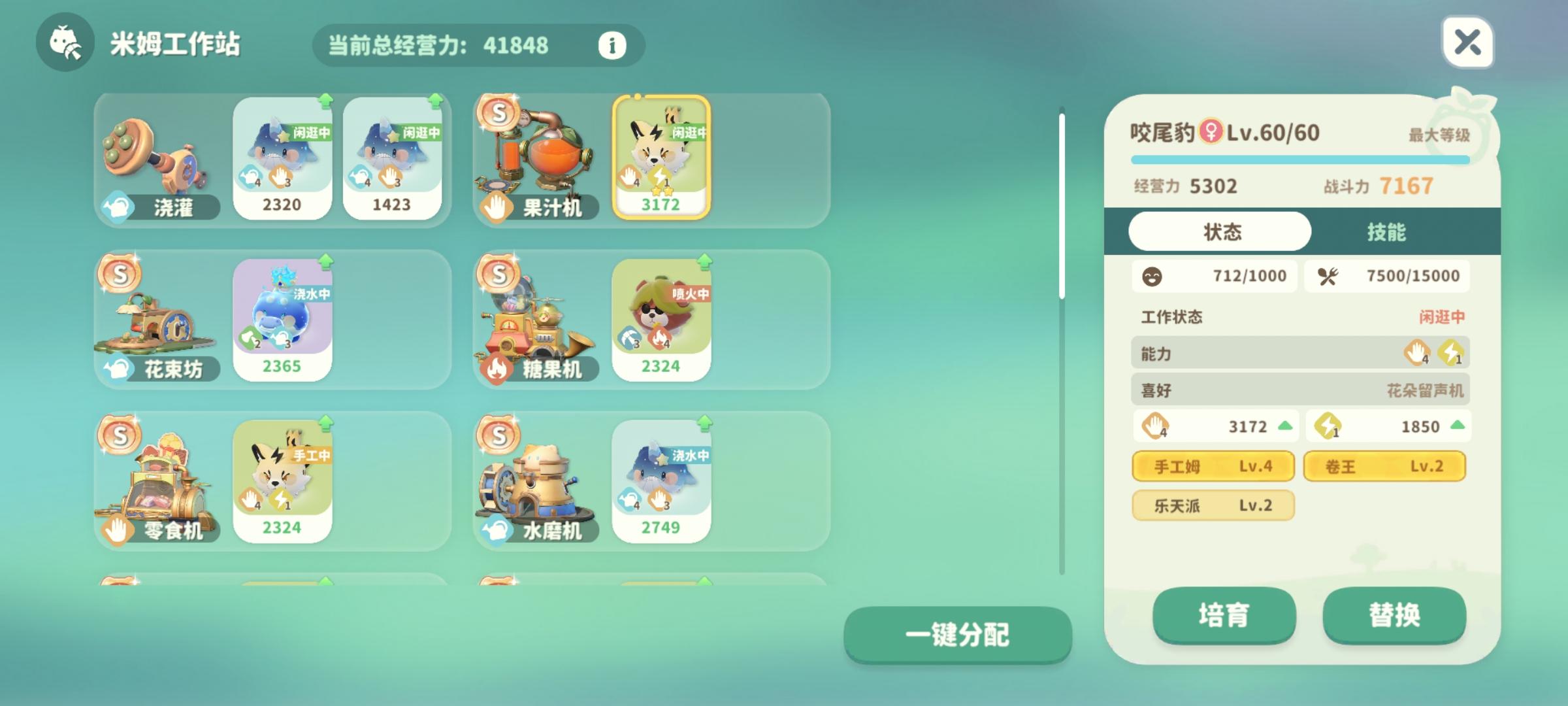Click the panda workstation logo at top left
This screenshot has height=706, width=1568.
tap(63, 46)
